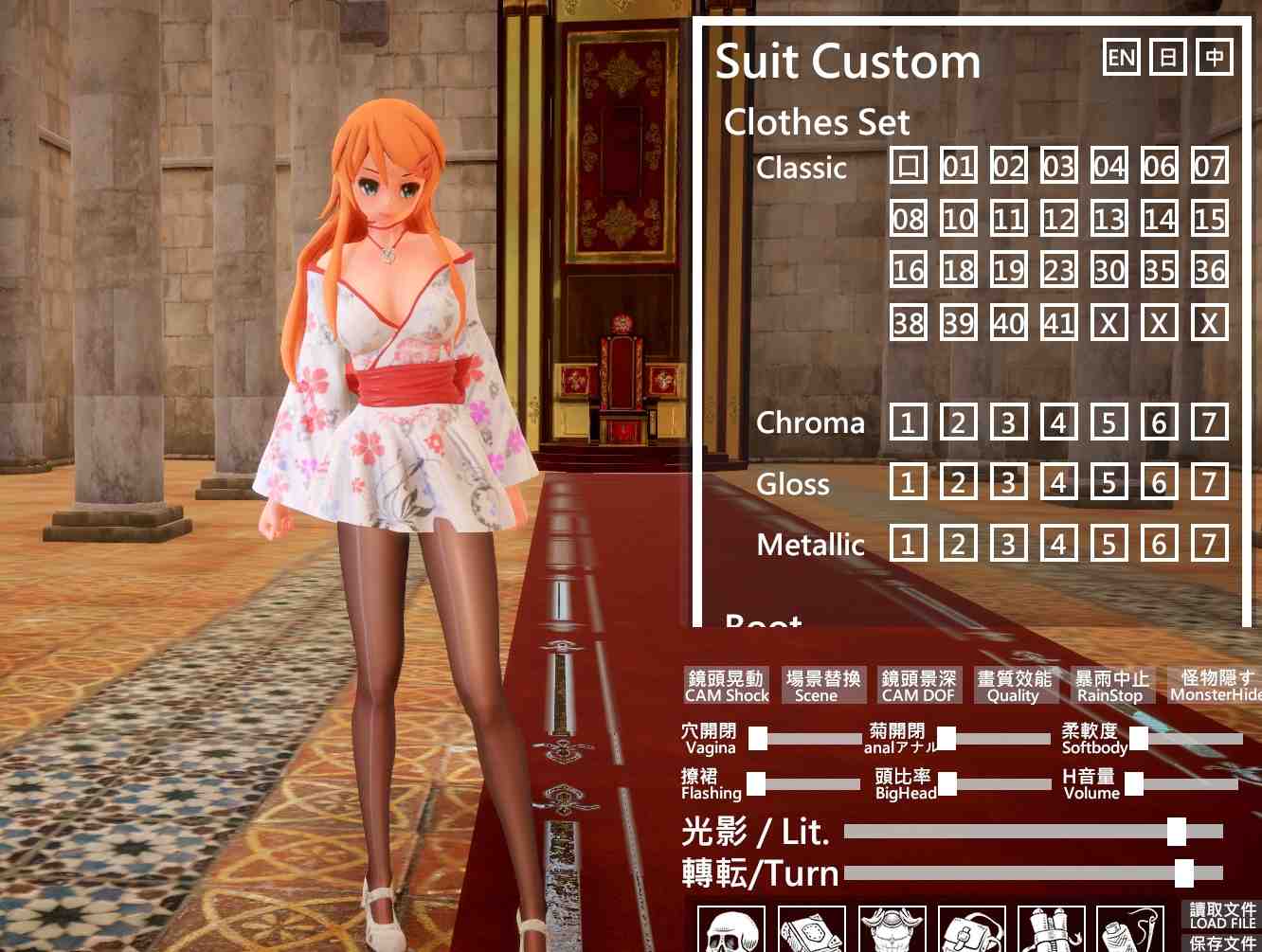Enable MonsterHide to hide monsters
Viewport: 1262px width, 952px height.
click(x=1216, y=685)
